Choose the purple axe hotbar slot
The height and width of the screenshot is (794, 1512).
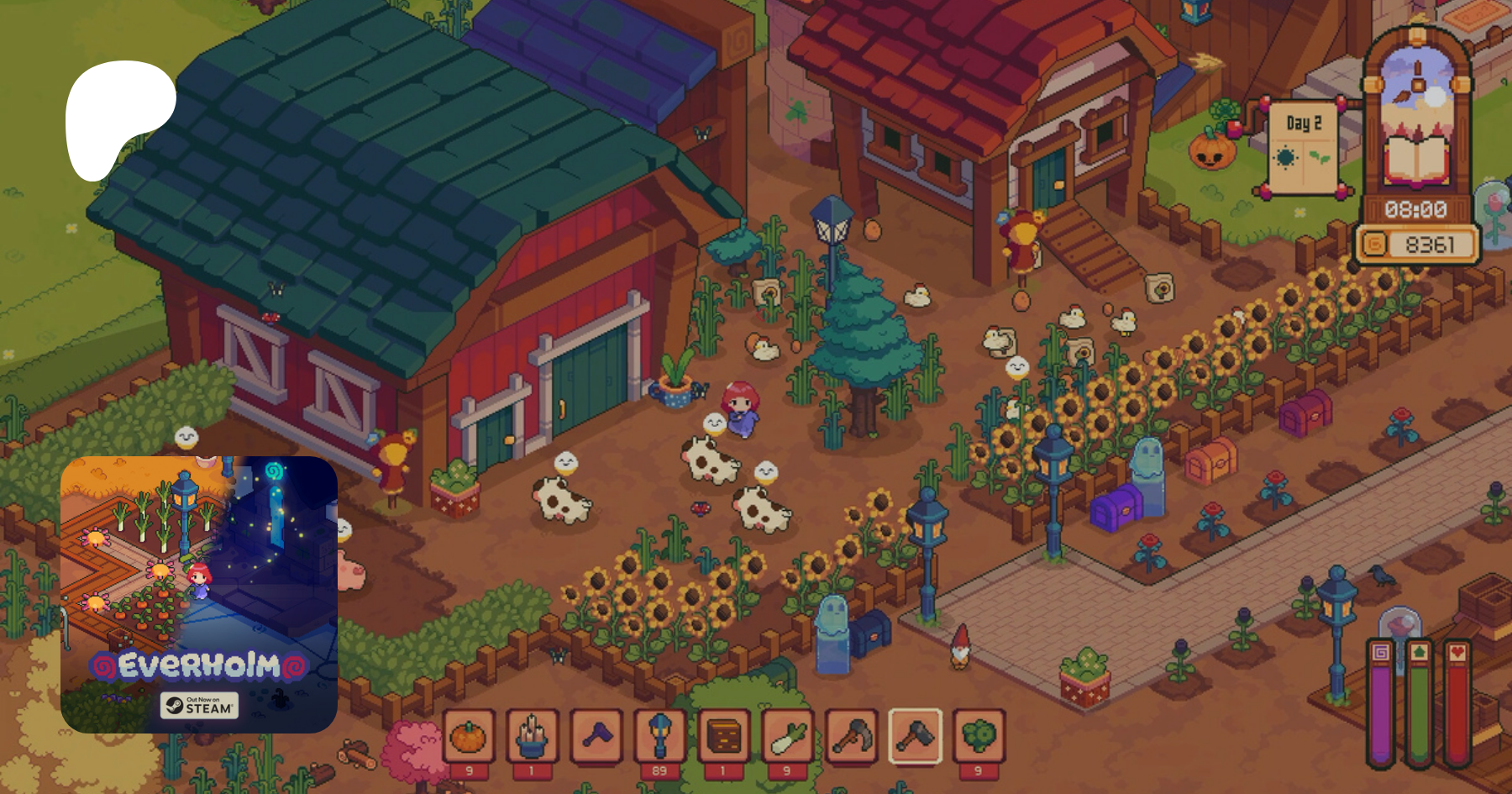point(596,737)
